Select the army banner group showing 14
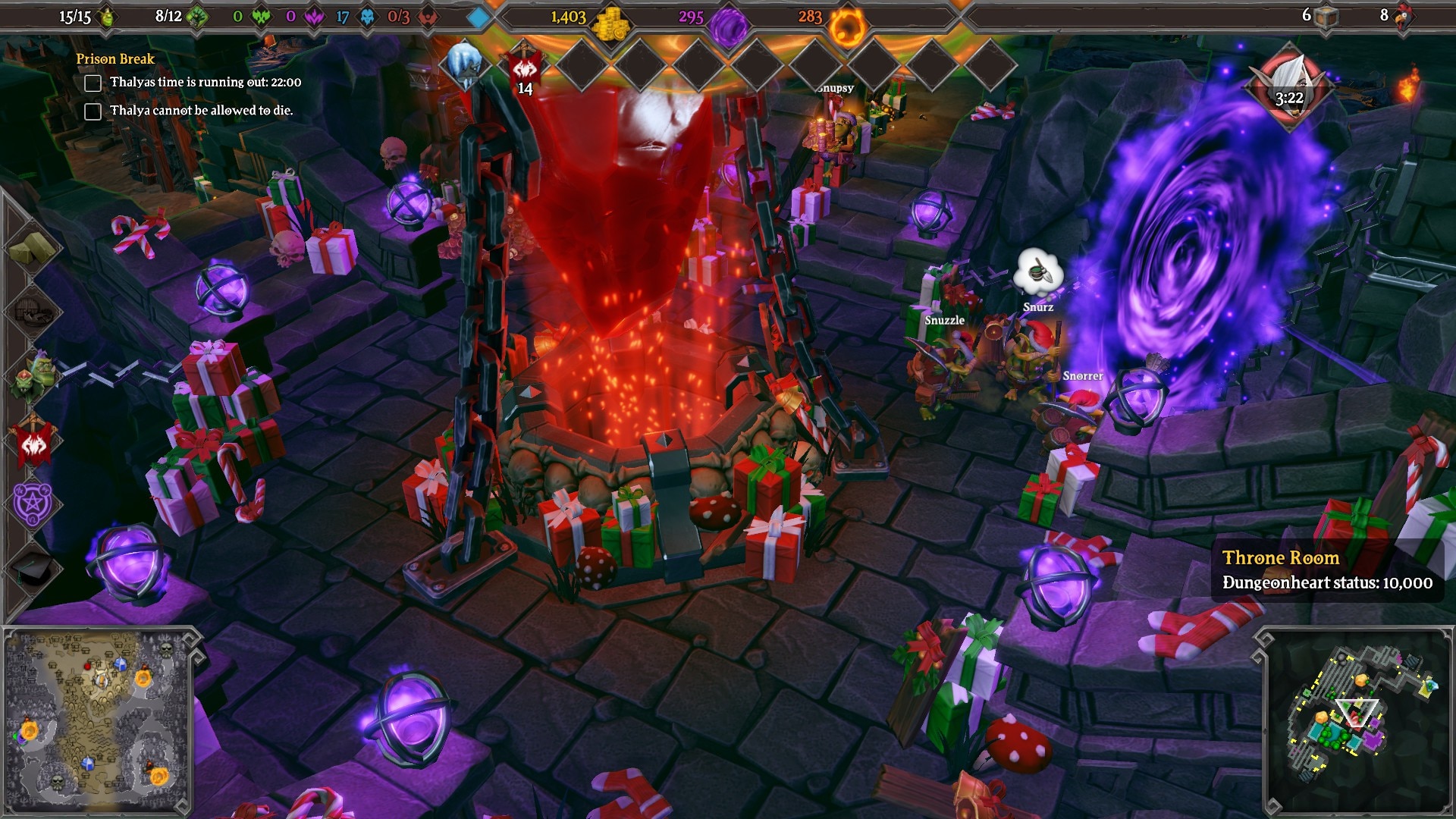The image size is (1456, 819). 525,70
